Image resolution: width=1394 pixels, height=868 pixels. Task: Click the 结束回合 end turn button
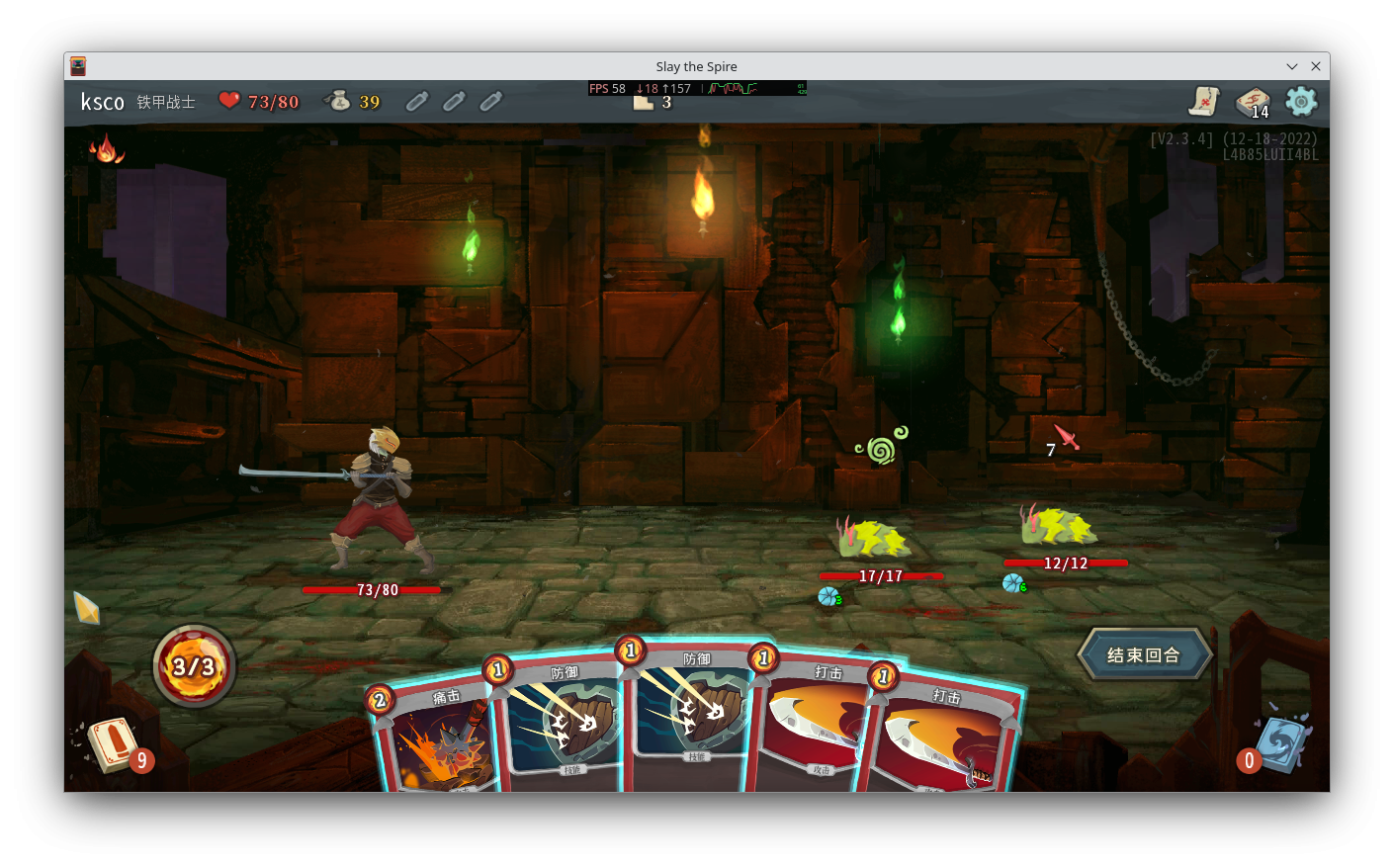(1144, 654)
